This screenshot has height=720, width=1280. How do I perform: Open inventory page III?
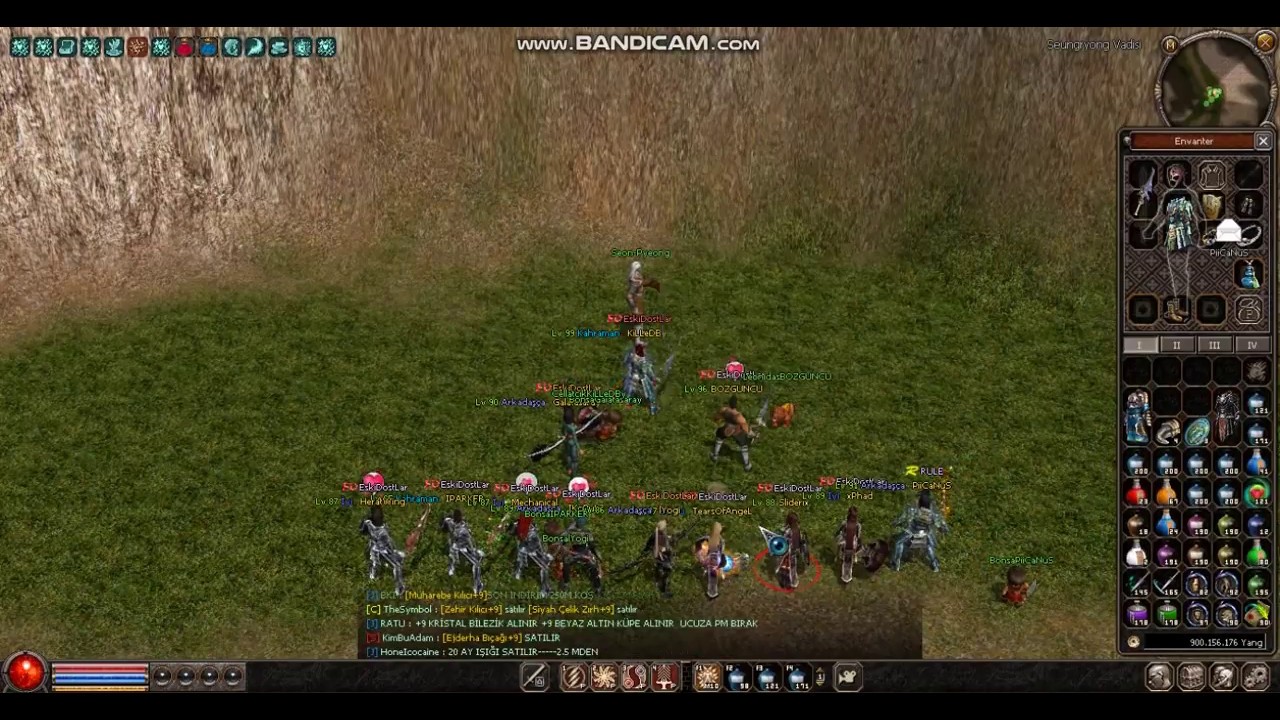click(x=1213, y=345)
